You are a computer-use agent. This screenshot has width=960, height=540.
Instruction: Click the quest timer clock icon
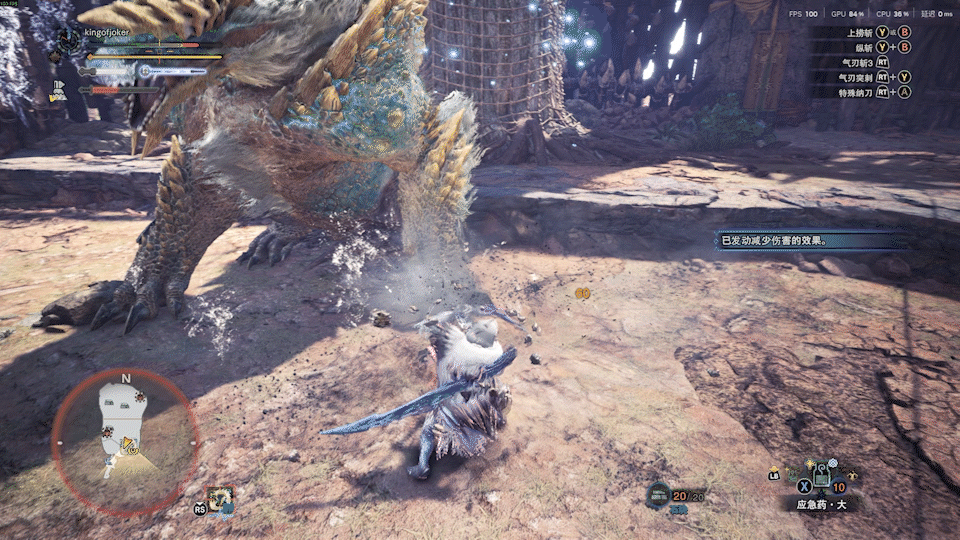pyautogui.click(x=69, y=41)
